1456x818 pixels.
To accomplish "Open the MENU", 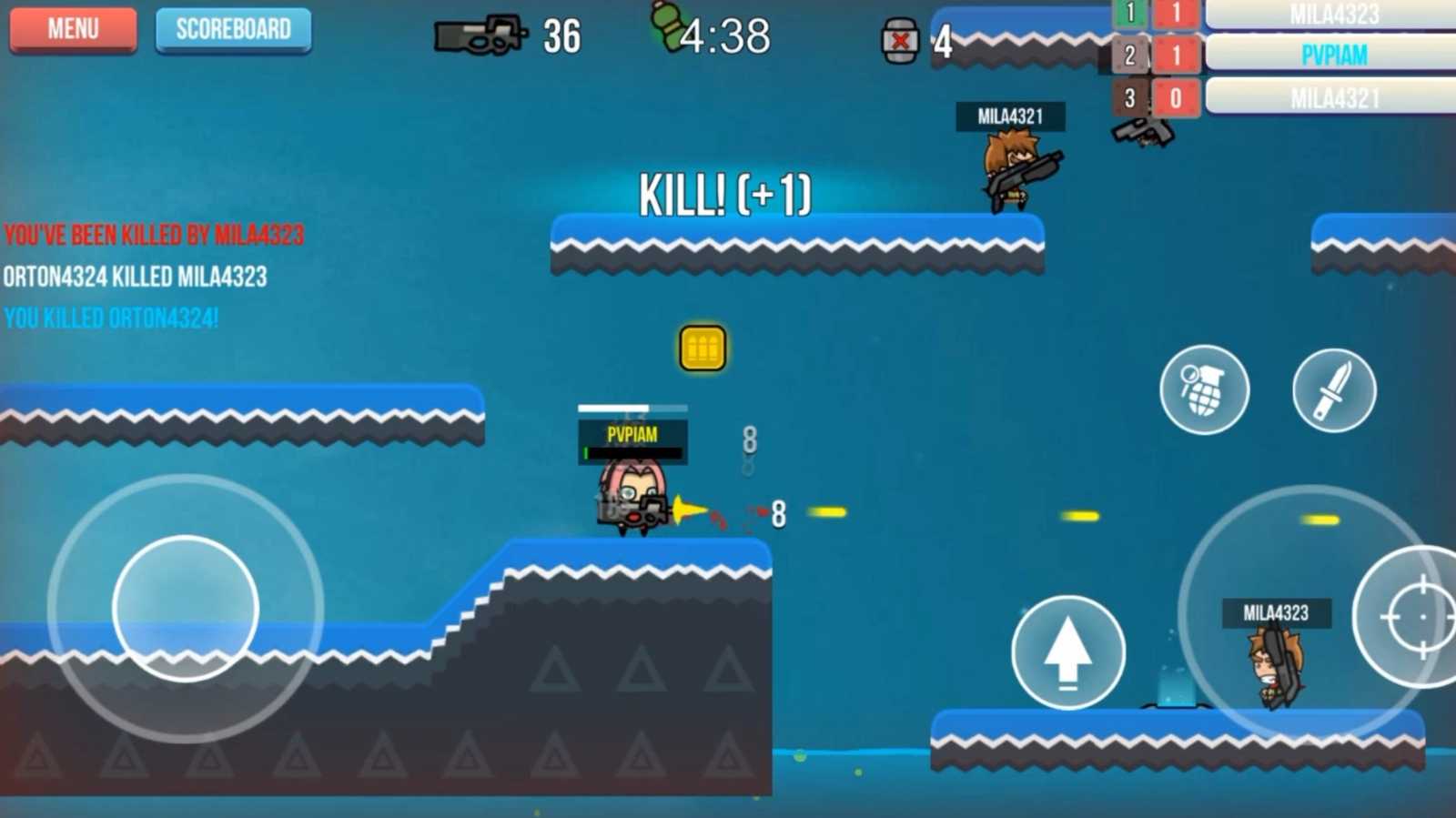I will [x=72, y=29].
